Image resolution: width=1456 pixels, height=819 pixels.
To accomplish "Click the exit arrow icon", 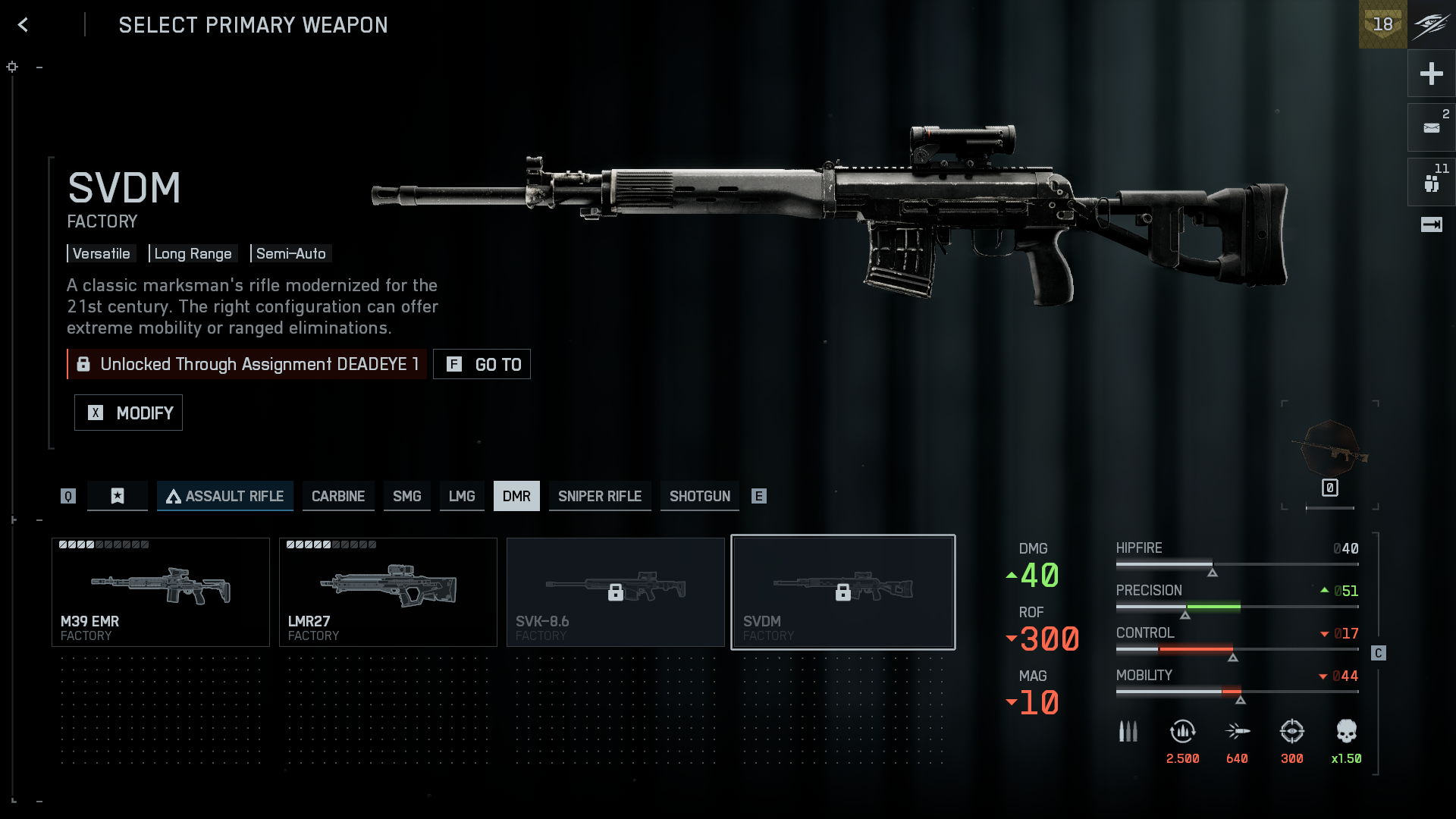I will (x=1431, y=224).
